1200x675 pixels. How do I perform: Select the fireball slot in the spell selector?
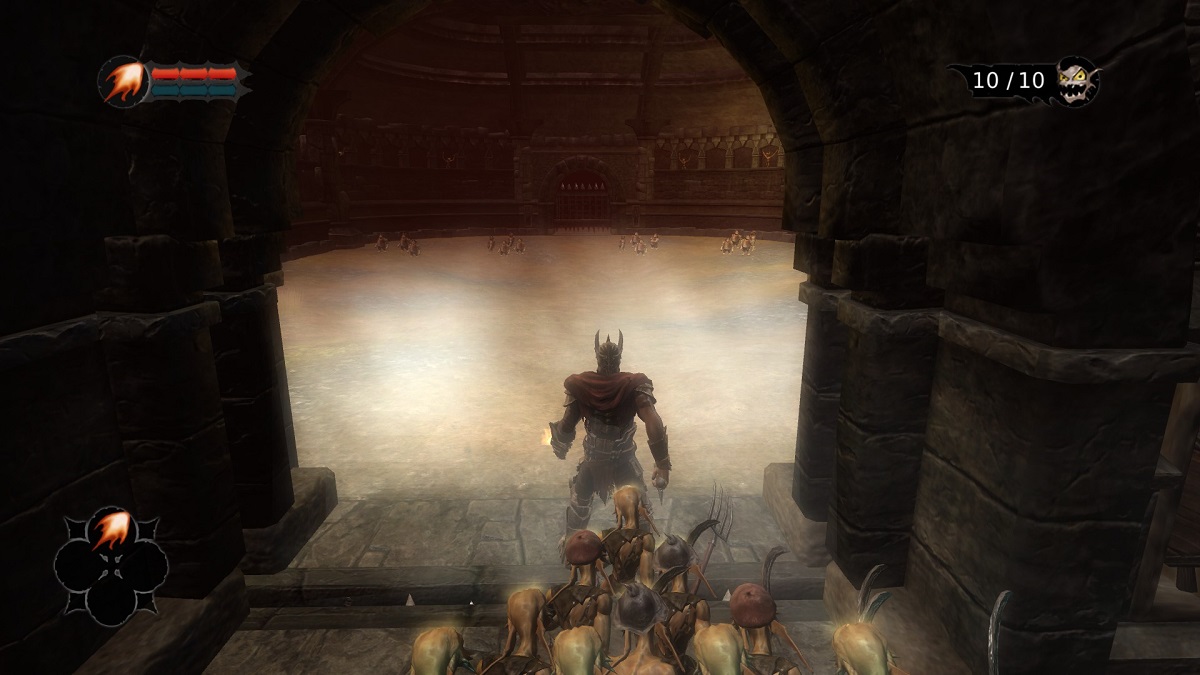(x=110, y=531)
